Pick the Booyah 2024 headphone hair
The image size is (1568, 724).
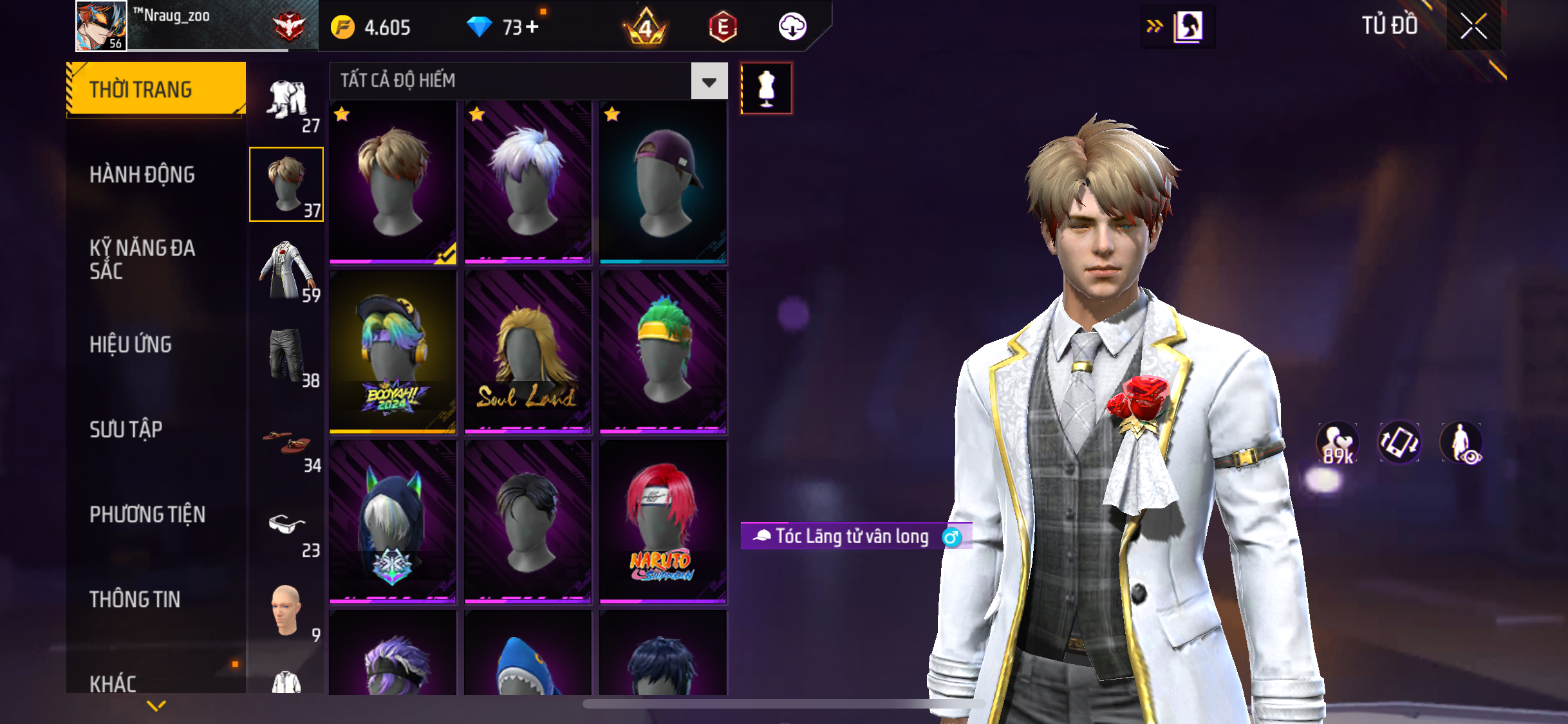[393, 351]
